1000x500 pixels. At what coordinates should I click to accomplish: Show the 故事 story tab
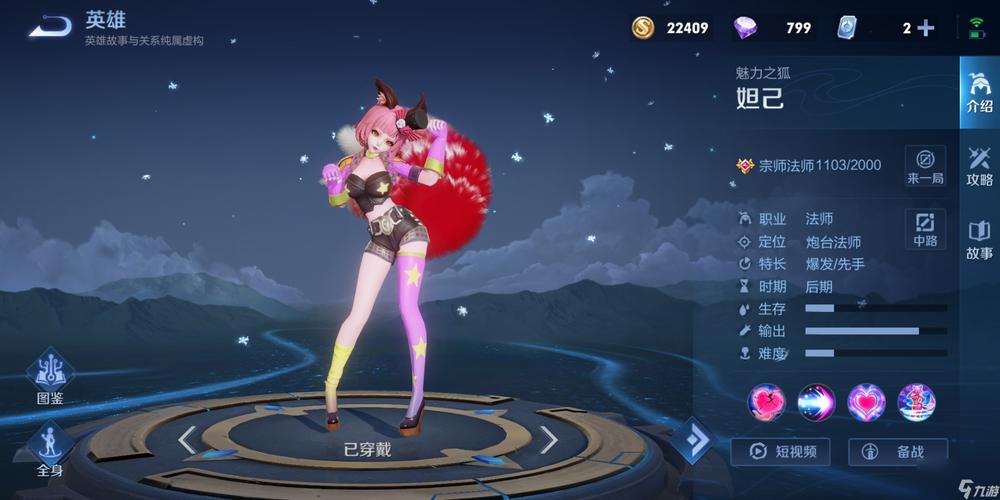[979, 240]
